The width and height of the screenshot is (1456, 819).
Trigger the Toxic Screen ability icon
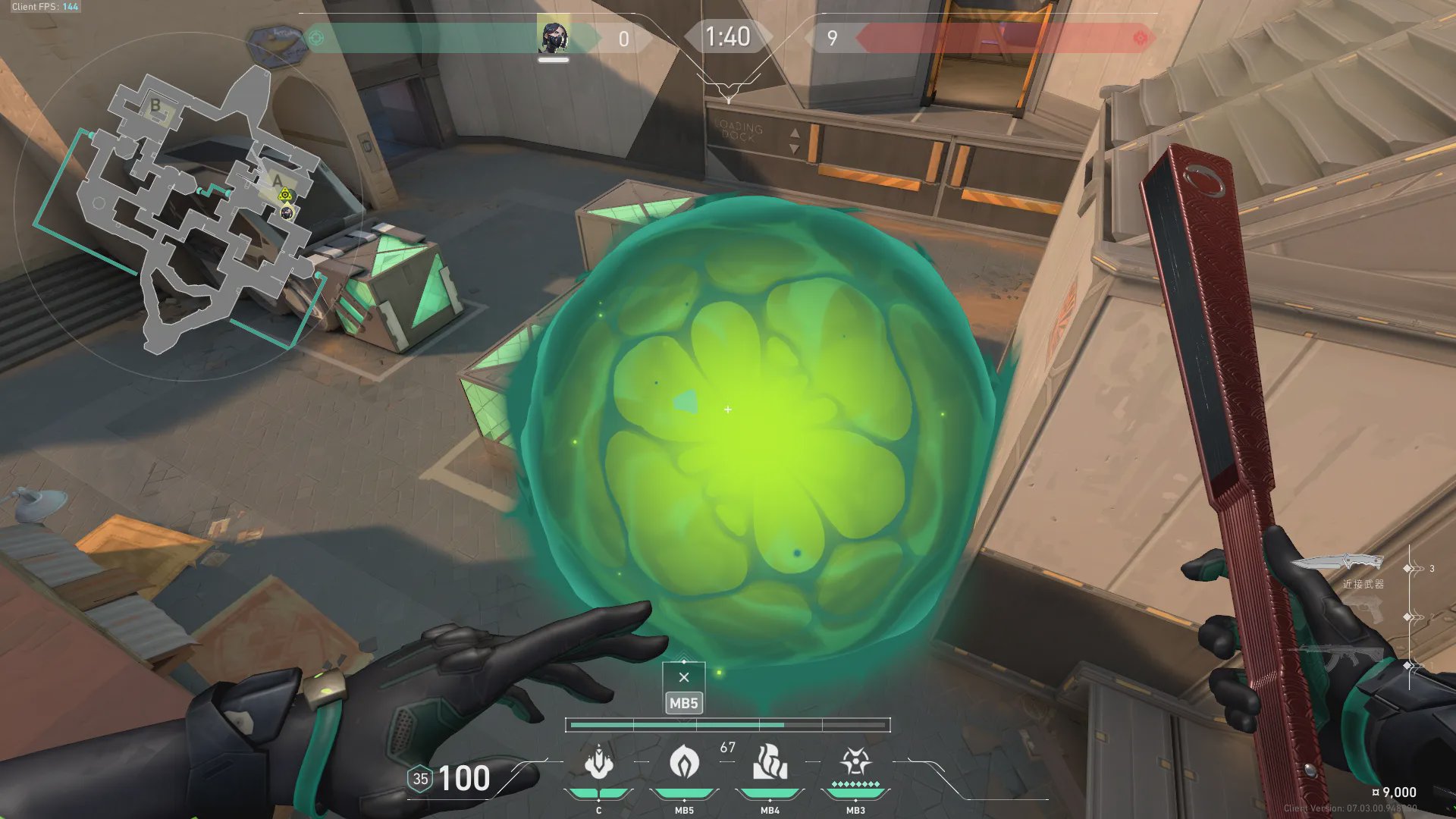coord(770,762)
